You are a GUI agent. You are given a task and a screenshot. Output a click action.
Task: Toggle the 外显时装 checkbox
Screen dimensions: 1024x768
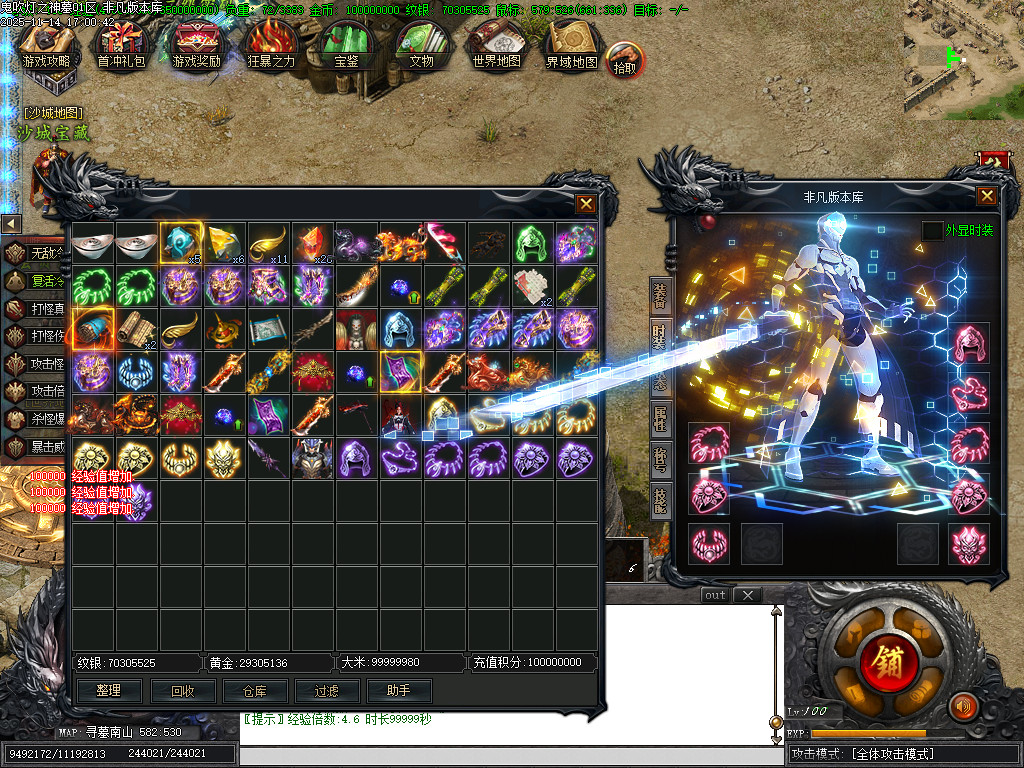tap(932, 231)
